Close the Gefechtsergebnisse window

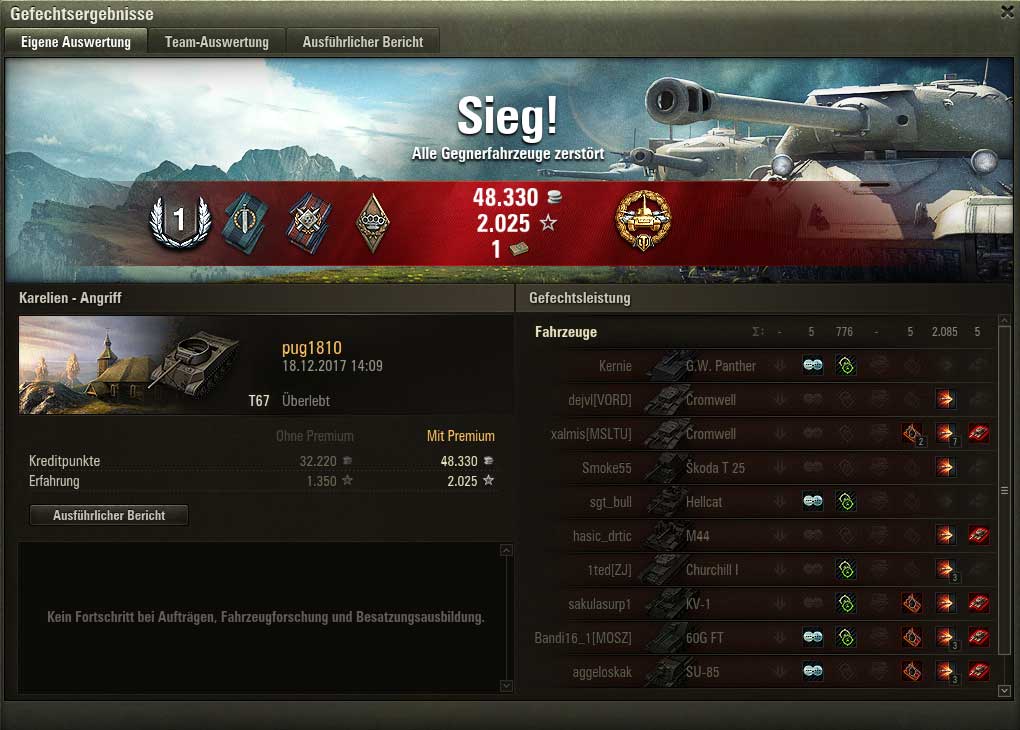(x=1006, y=12)
